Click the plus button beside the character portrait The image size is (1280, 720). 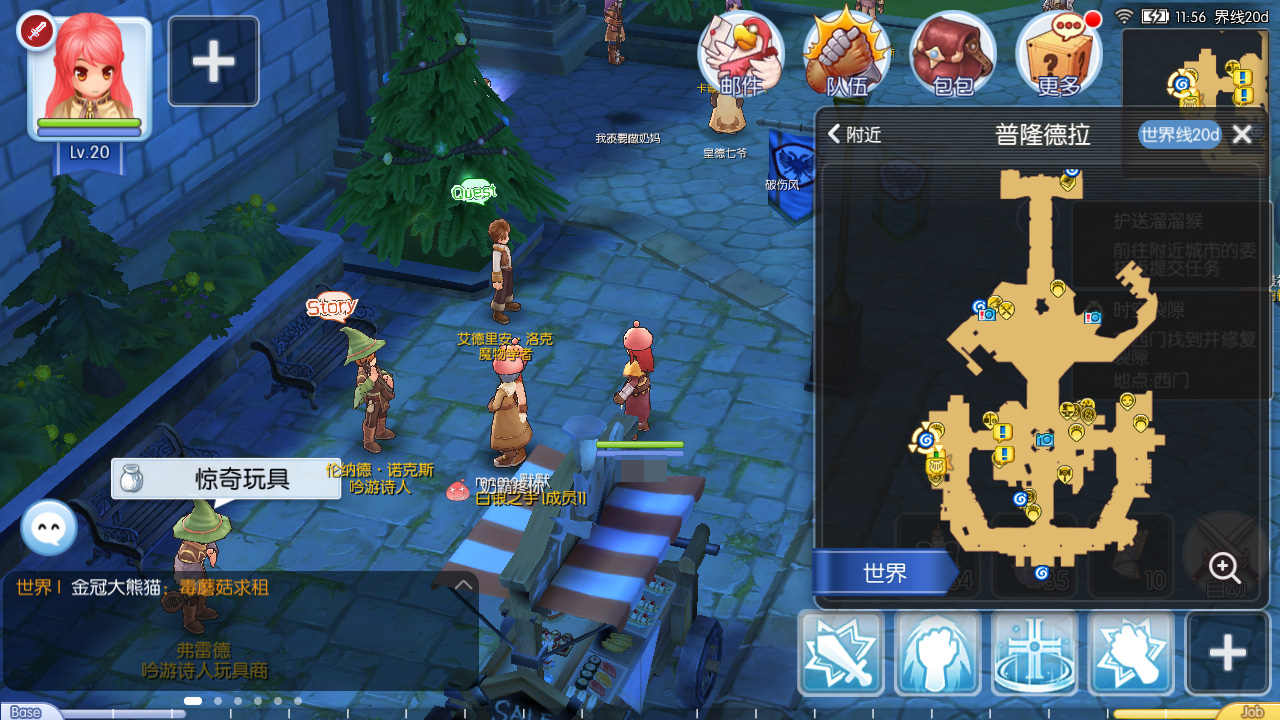(213, 60)
